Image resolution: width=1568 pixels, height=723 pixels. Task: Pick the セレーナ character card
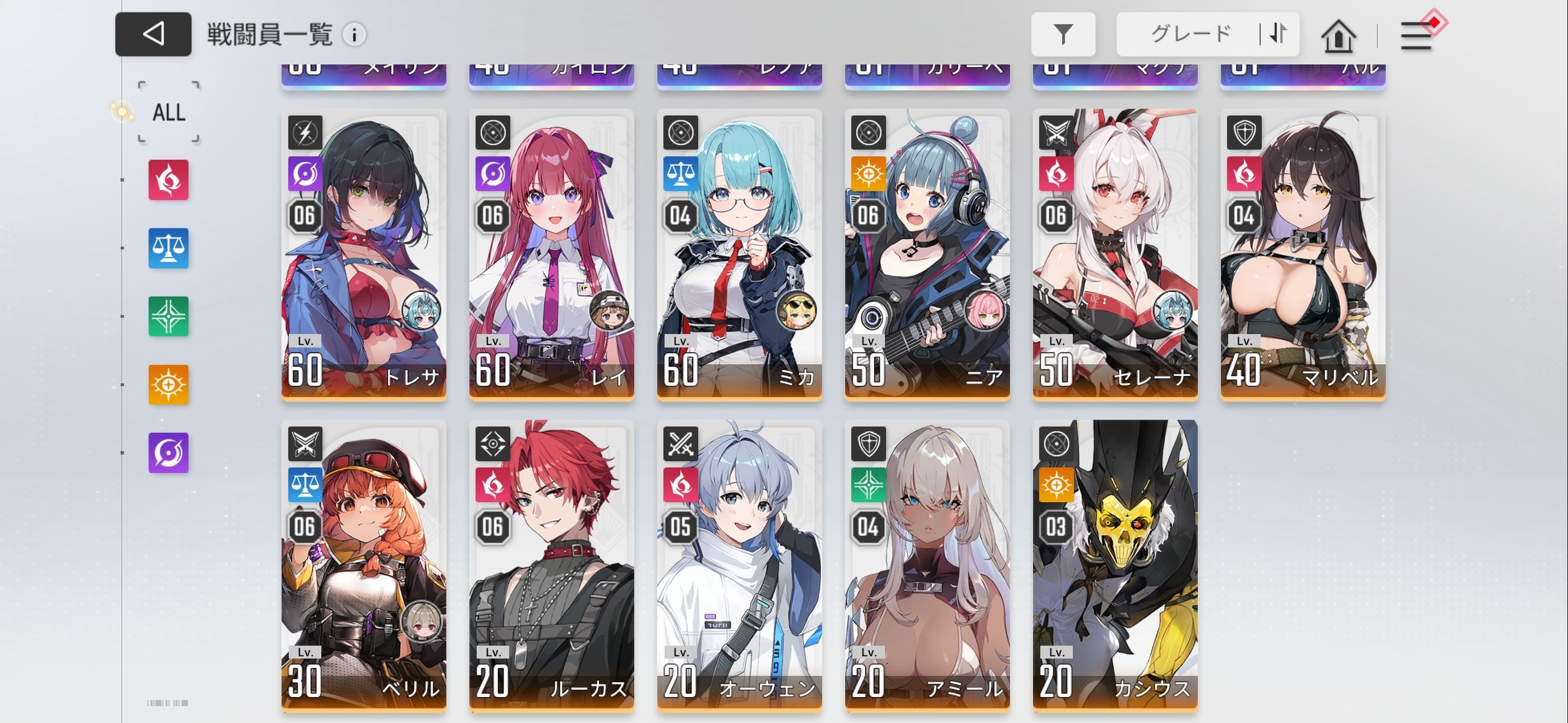click(1115, 254)
